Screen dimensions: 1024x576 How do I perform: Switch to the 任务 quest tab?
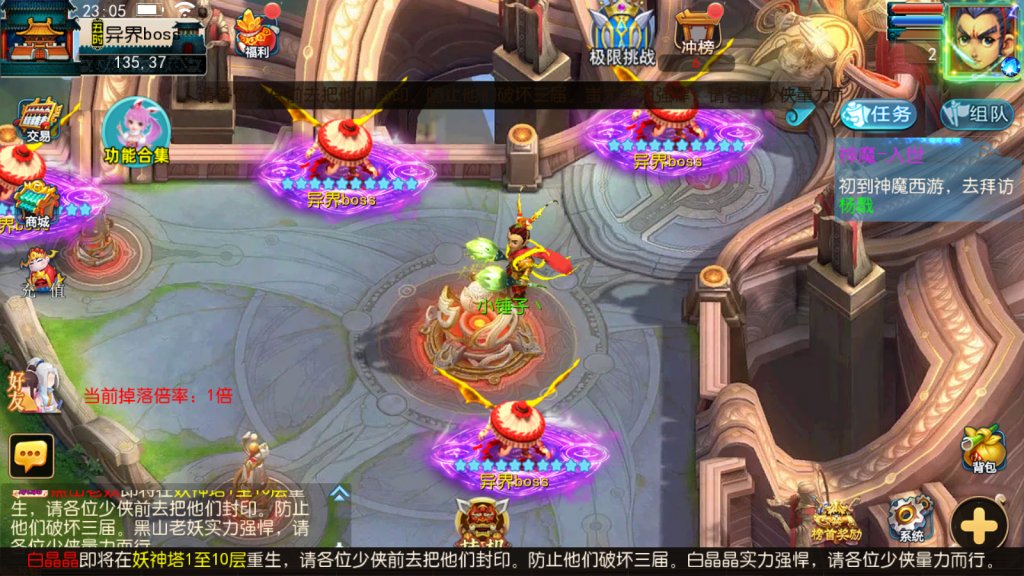(x=879, y=114)
